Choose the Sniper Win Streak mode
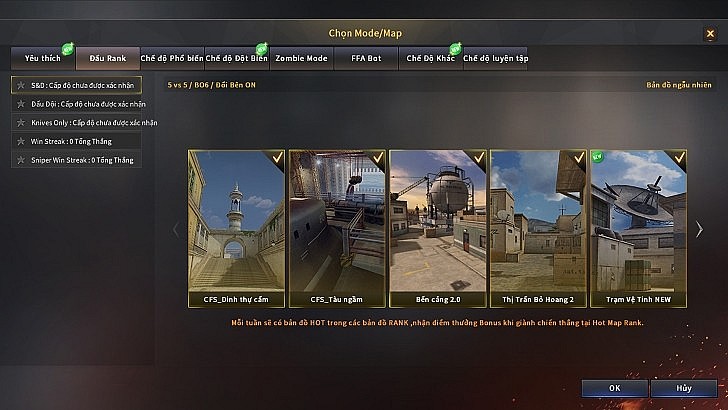This screenshot has height=410, width=728. pyautogui.click(x=84, y=159)
